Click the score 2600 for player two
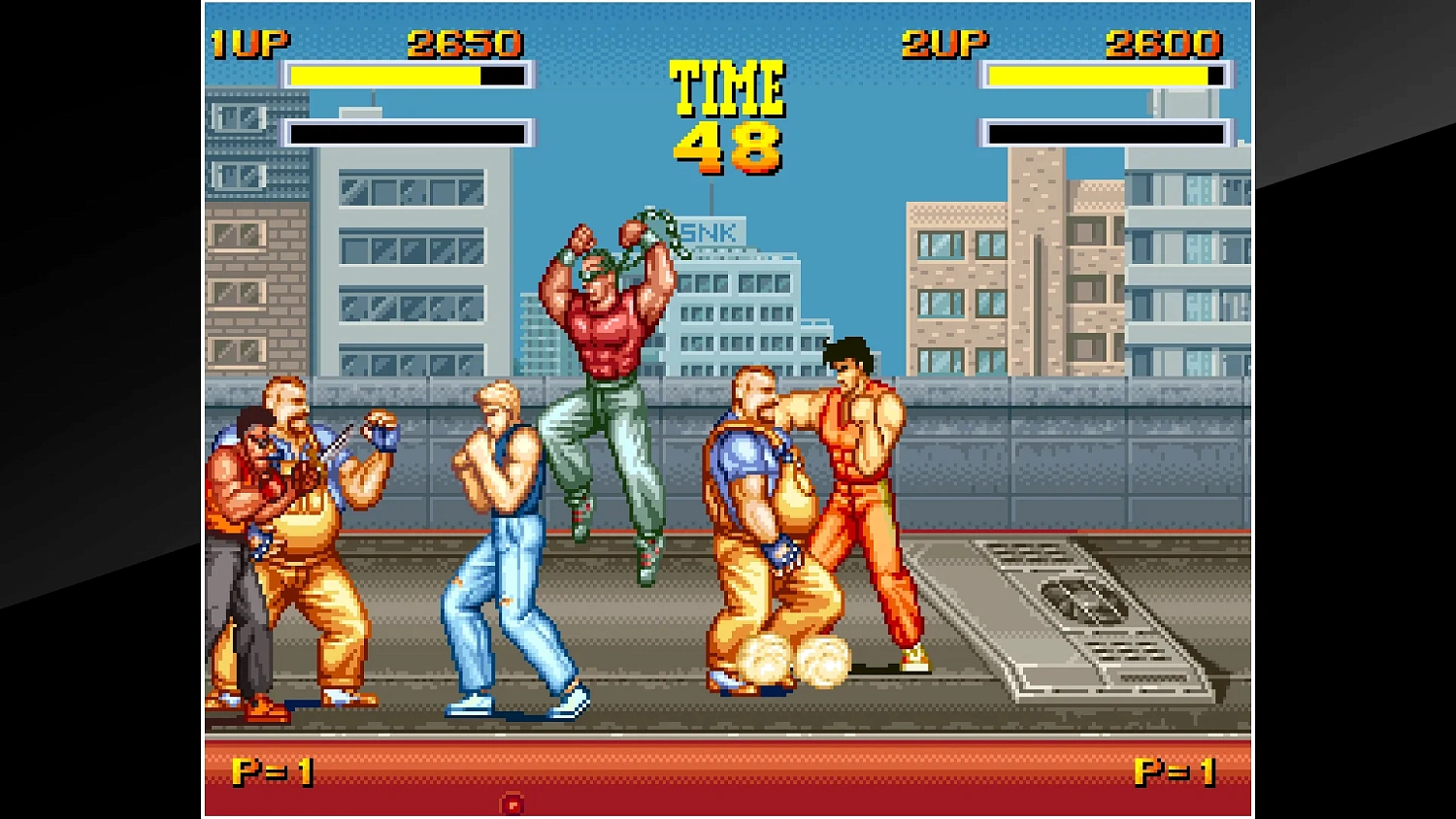This screenshot has height=819, width=1456. (1163, 42)
